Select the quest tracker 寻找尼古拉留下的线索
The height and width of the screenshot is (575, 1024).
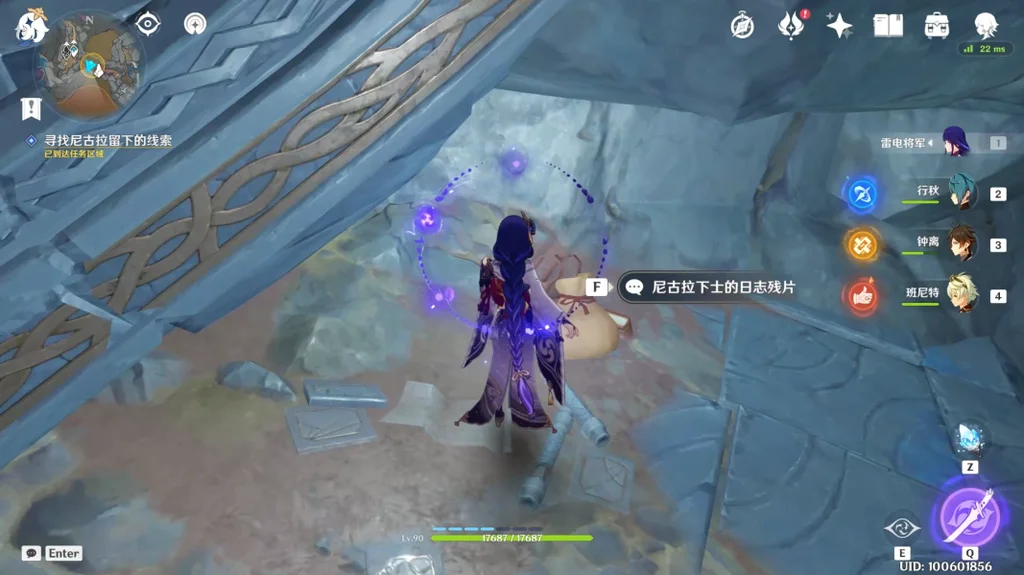point(105,141)
